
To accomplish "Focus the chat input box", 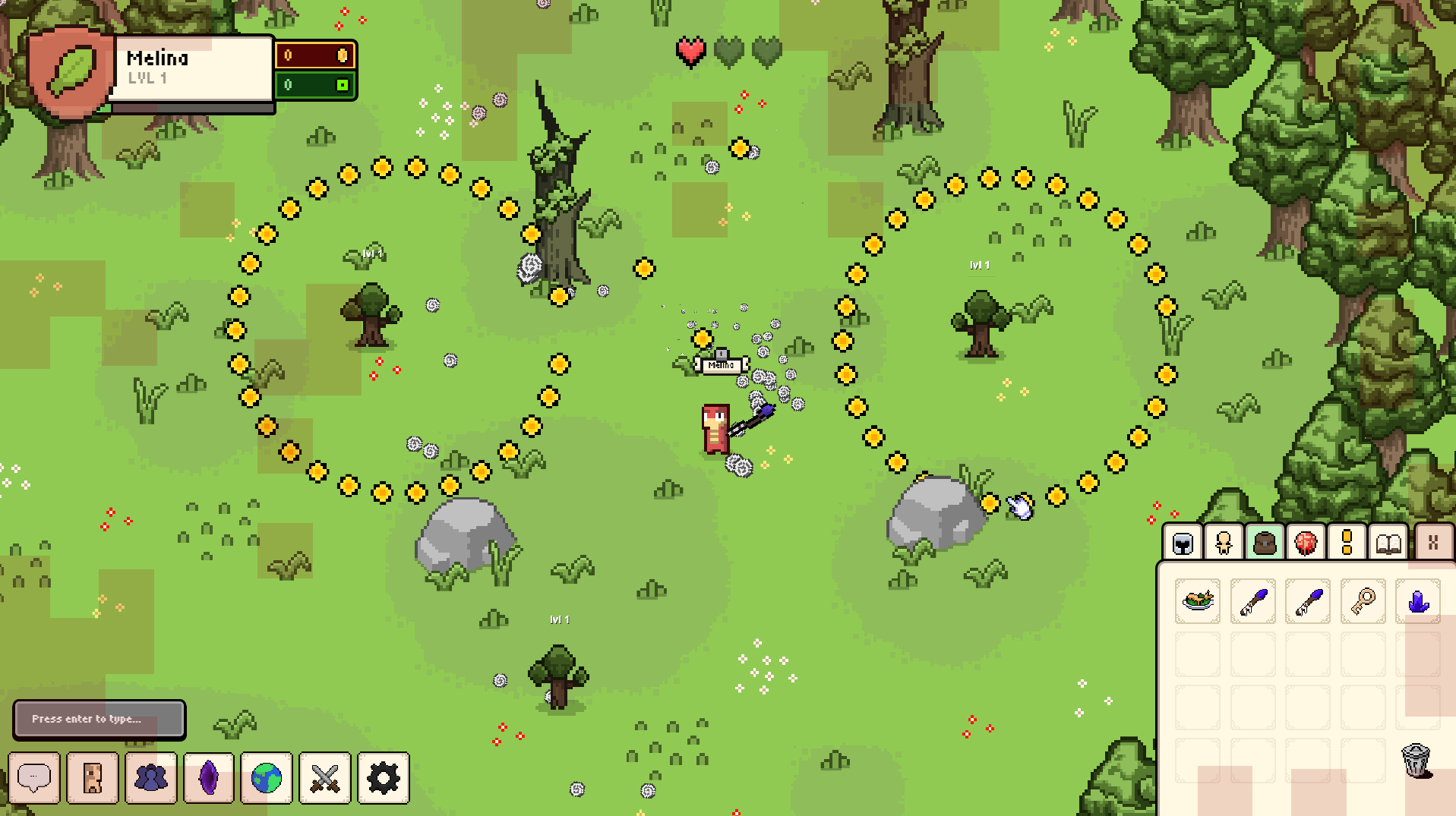I will (x=99, y=719).
